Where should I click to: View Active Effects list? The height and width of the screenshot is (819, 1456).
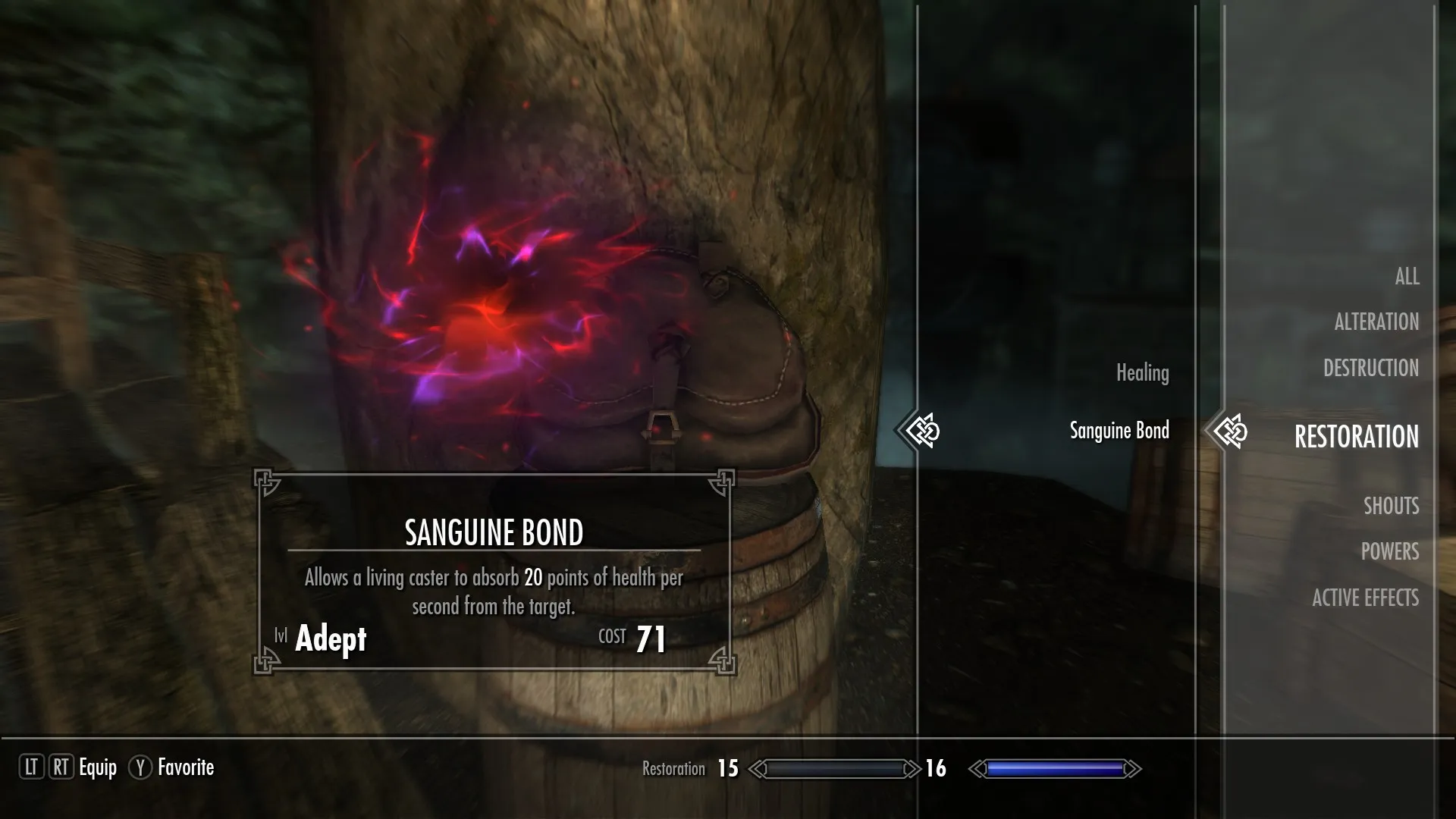[1365, 598]
